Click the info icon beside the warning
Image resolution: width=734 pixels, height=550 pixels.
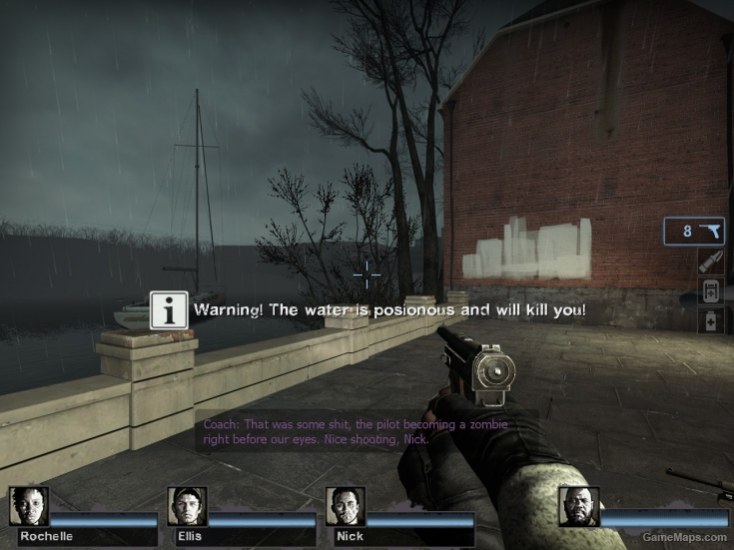point(169,310)
